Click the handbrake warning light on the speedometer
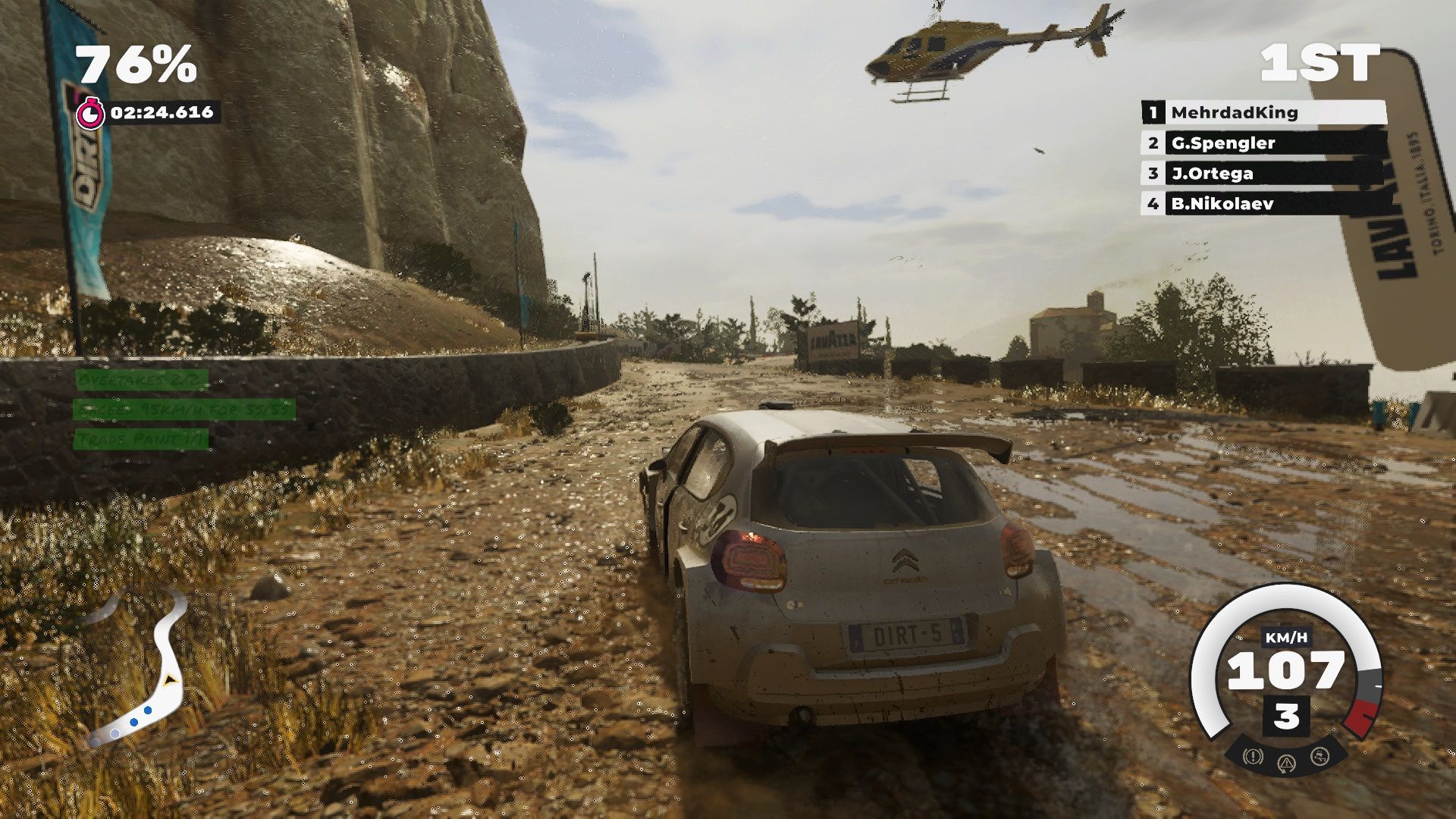 pos(1252,755)
